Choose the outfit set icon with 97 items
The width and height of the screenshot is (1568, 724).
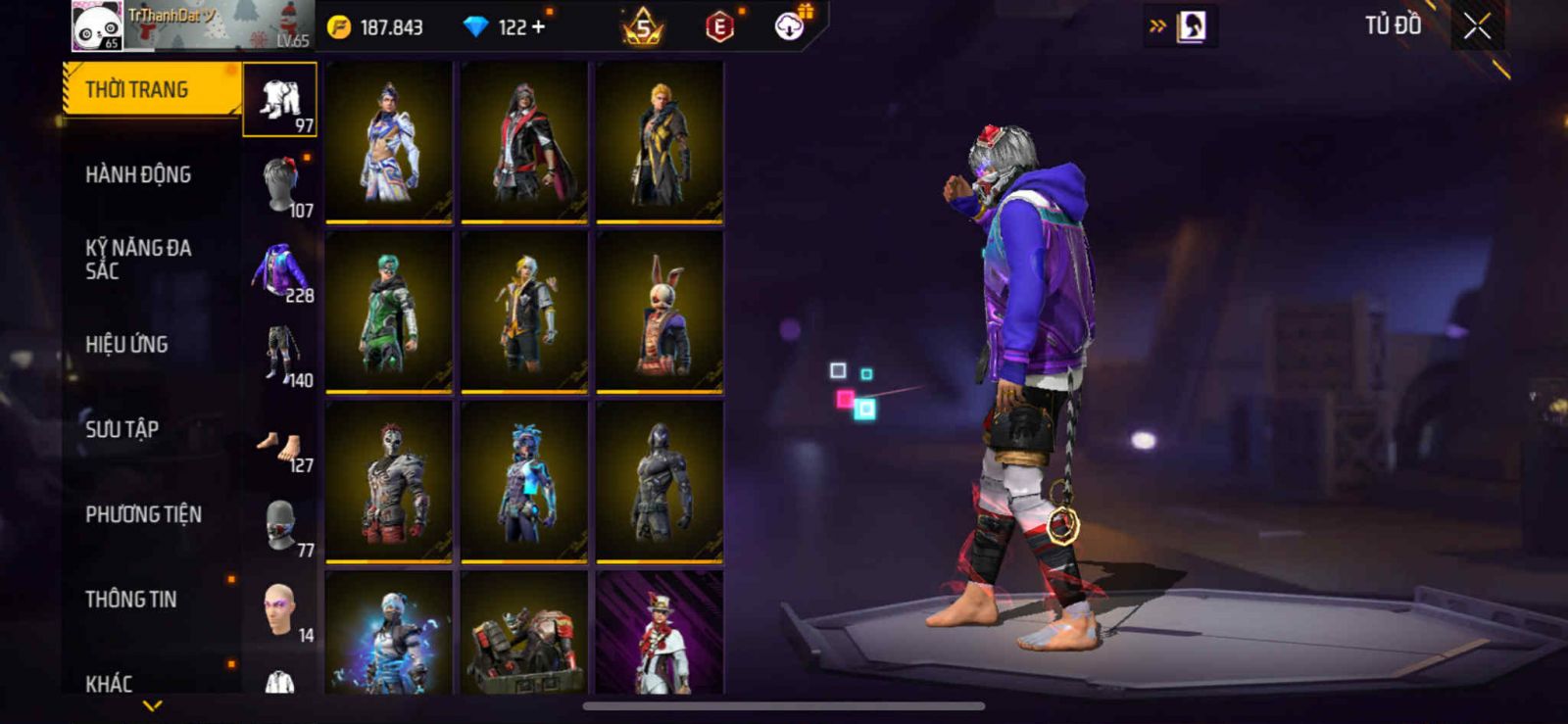pos(280,98)
